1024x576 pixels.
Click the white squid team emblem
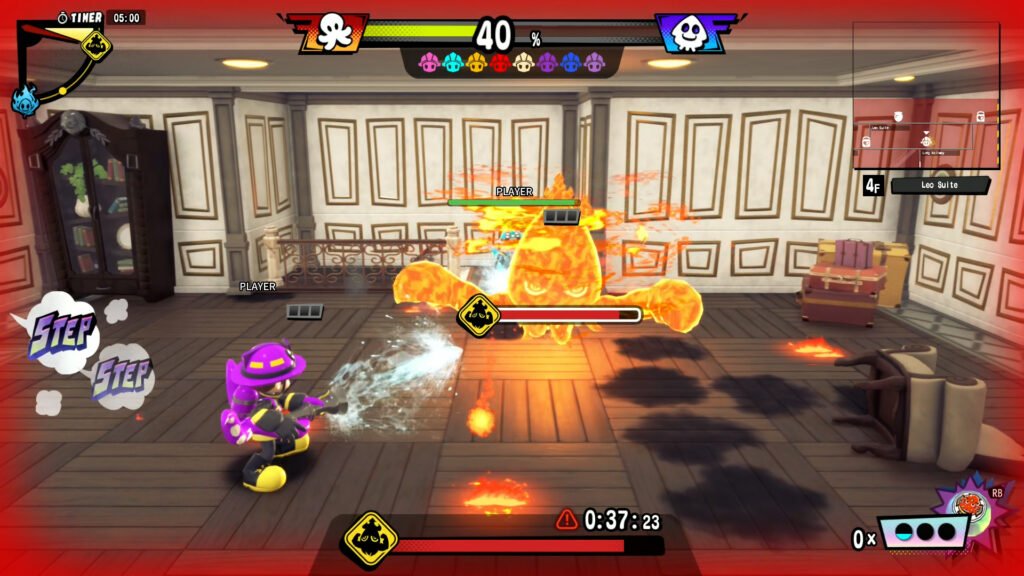click(689, 33)
